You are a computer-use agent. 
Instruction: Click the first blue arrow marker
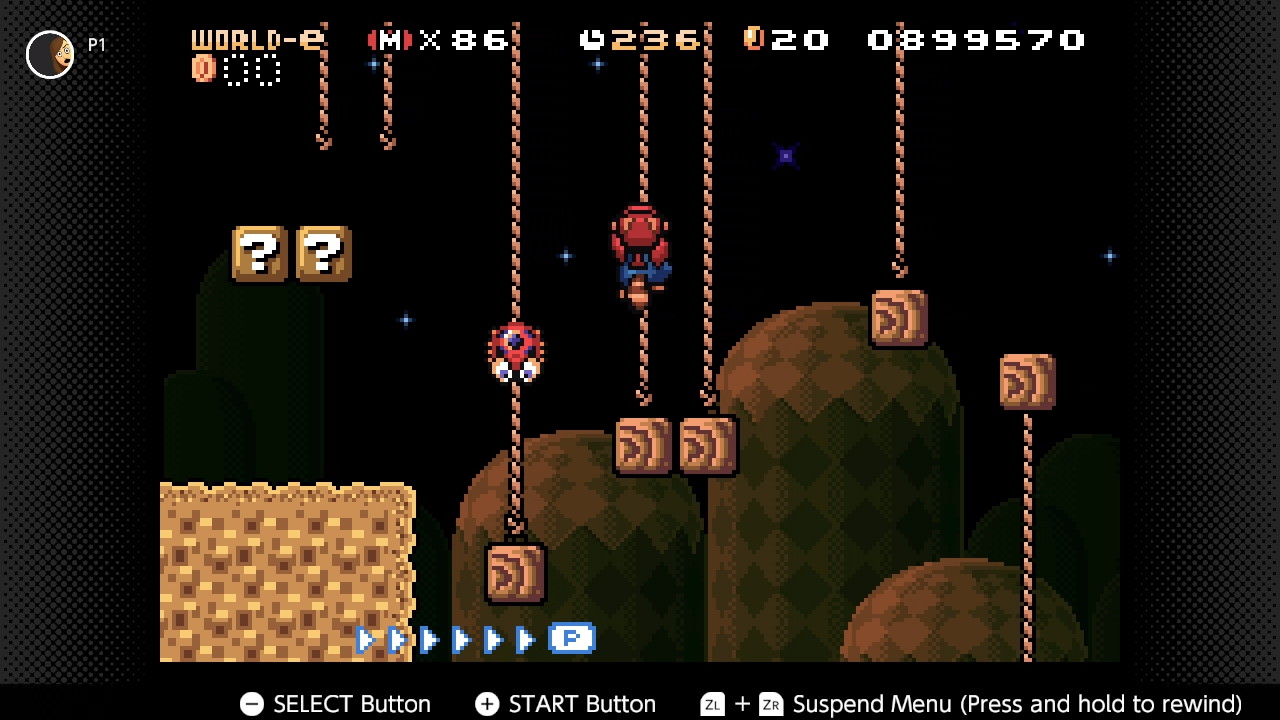pos(366,640)
